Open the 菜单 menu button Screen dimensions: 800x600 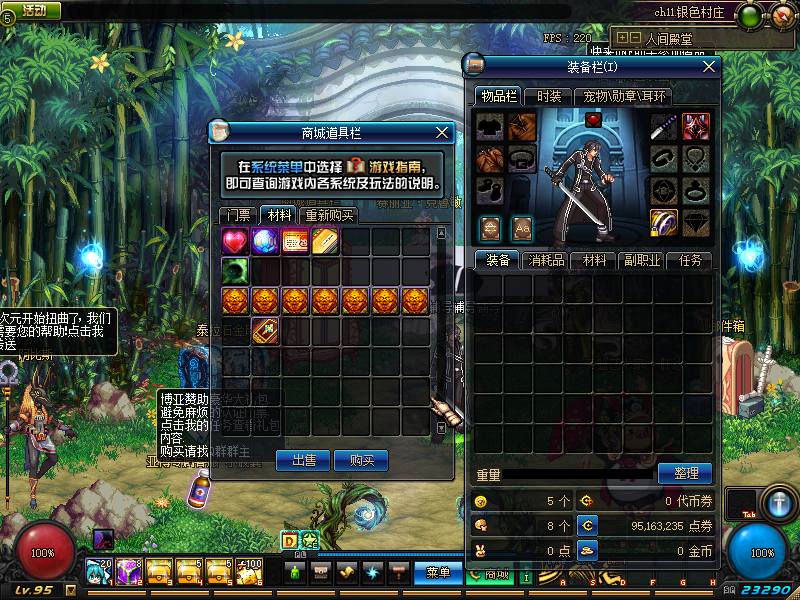438,573
